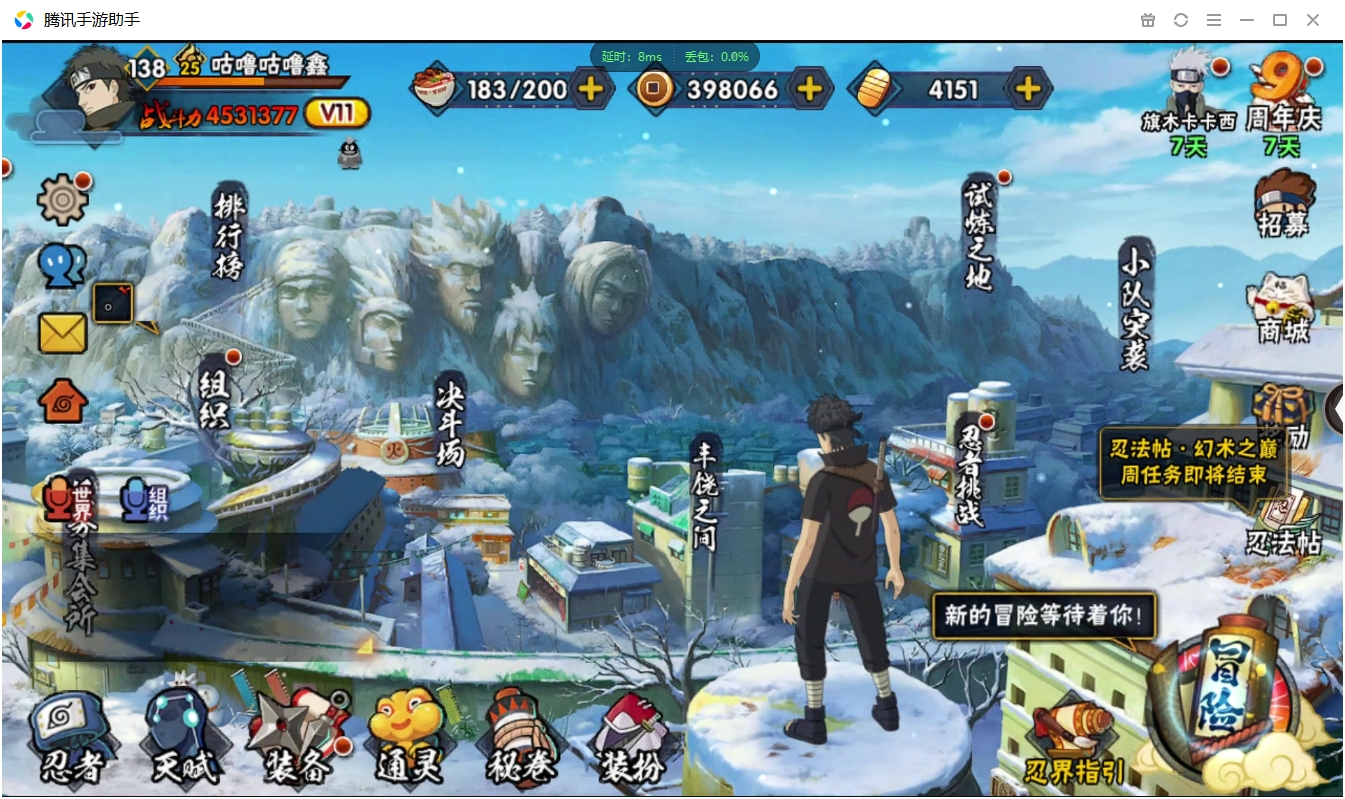The image size is (1345, 799).
Task: Open the 通灵 summoning menu
Action: pos(409,740)
